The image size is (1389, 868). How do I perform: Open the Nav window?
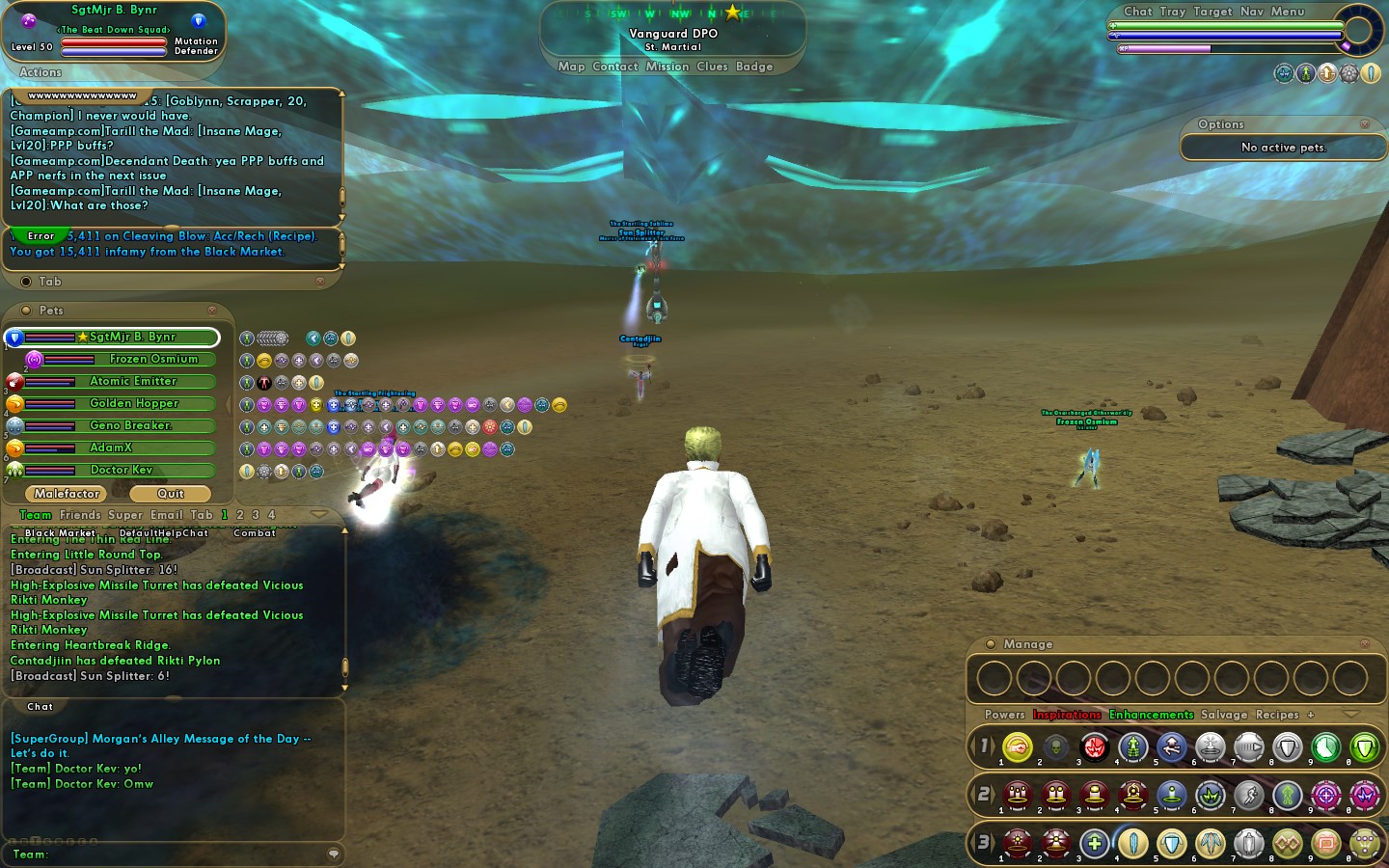click(x=1251, y=12)
